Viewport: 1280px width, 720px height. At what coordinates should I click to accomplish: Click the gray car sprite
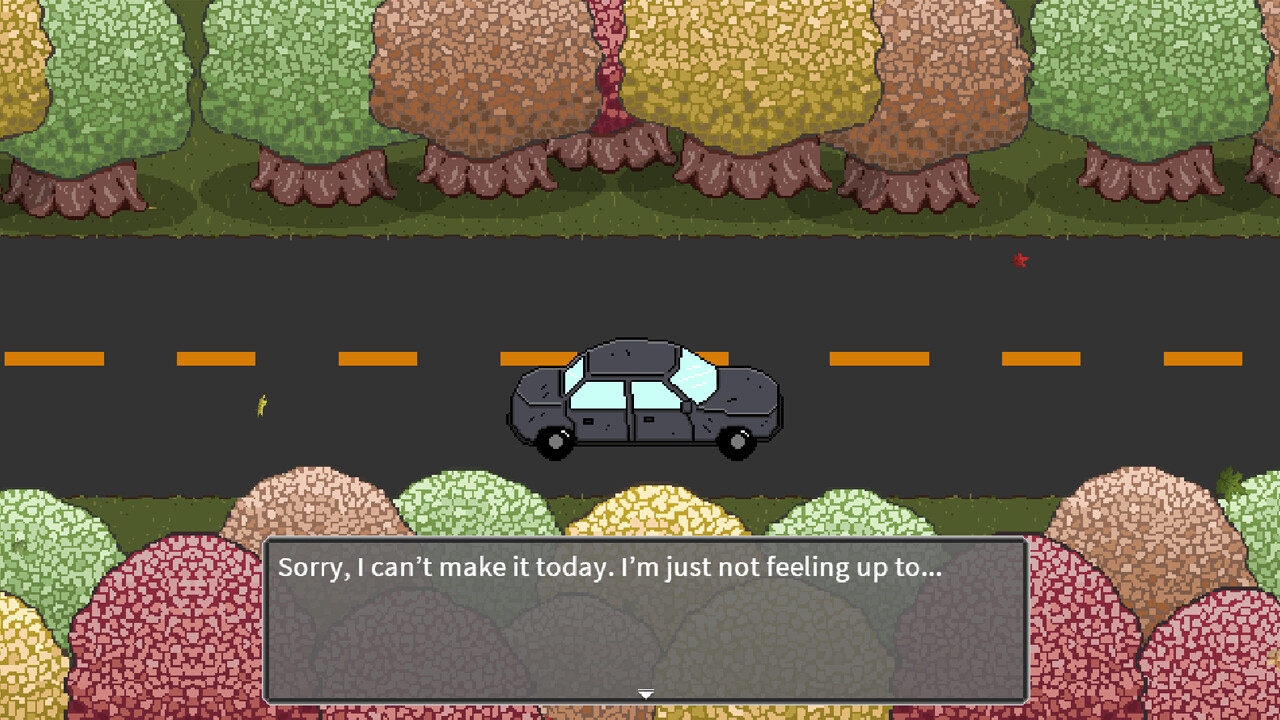(640, 400)
